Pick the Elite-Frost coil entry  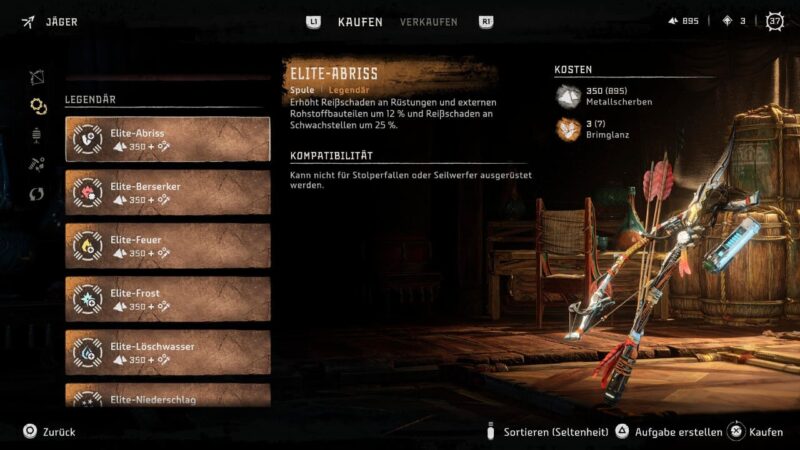point(167,299)
